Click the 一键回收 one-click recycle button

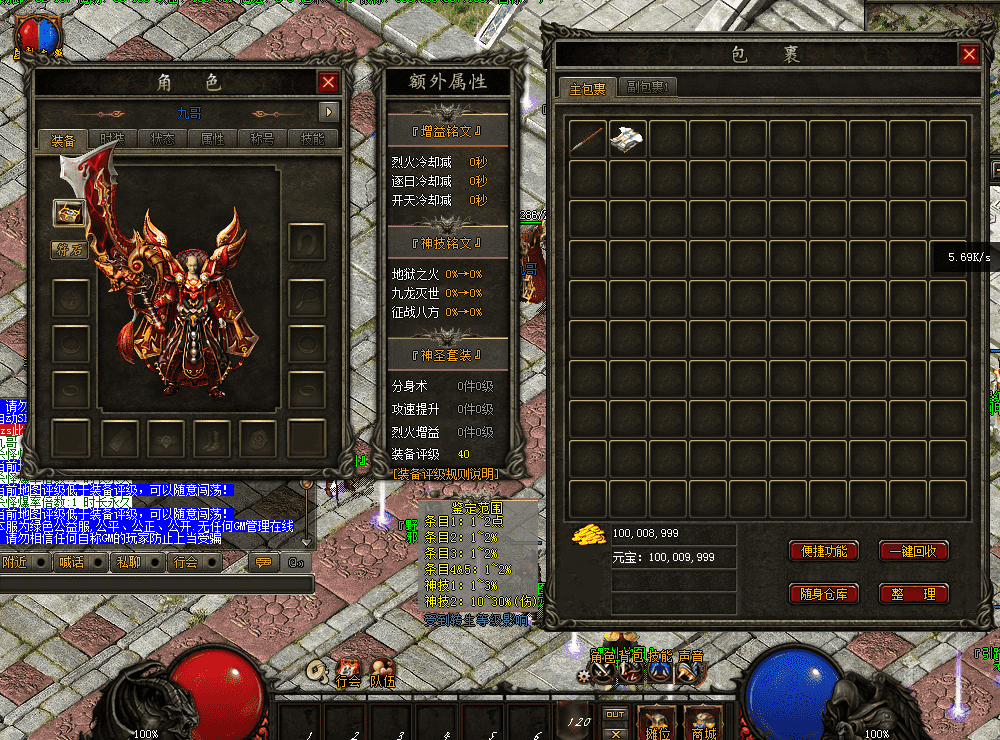pyautogui.click(x=914, y=551)
